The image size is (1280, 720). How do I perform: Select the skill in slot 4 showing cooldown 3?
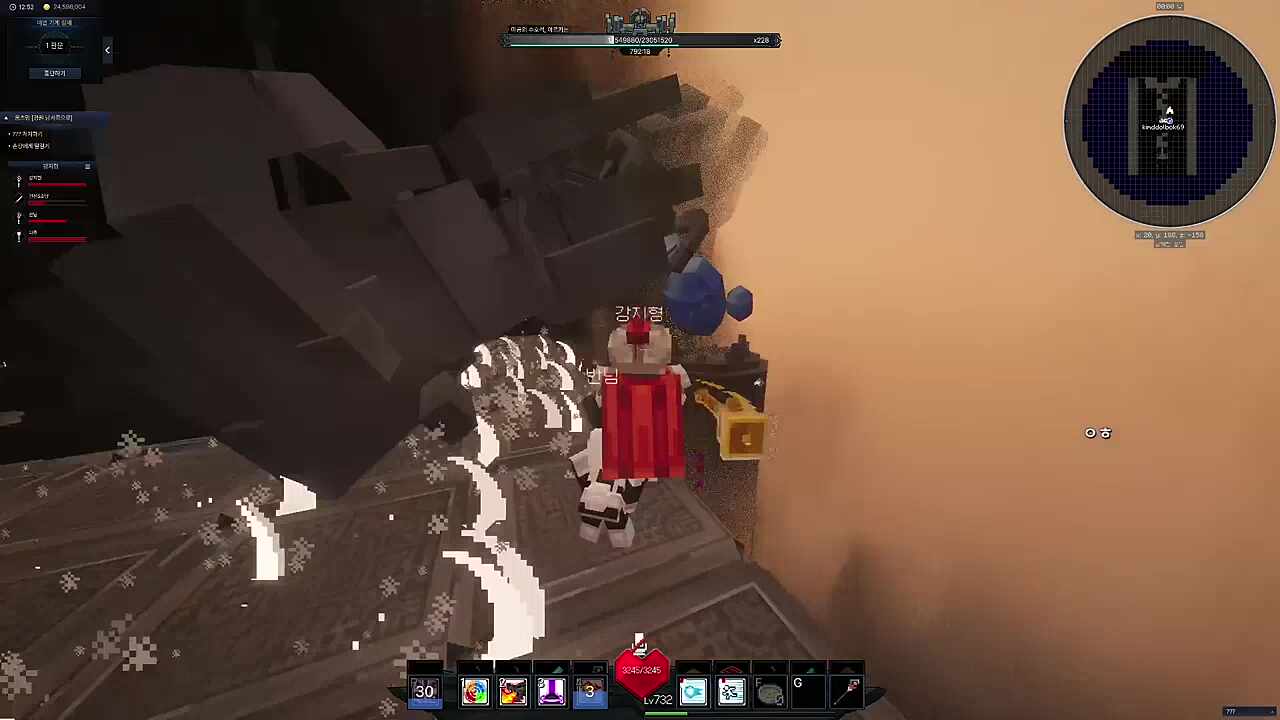tap(589, 691)
